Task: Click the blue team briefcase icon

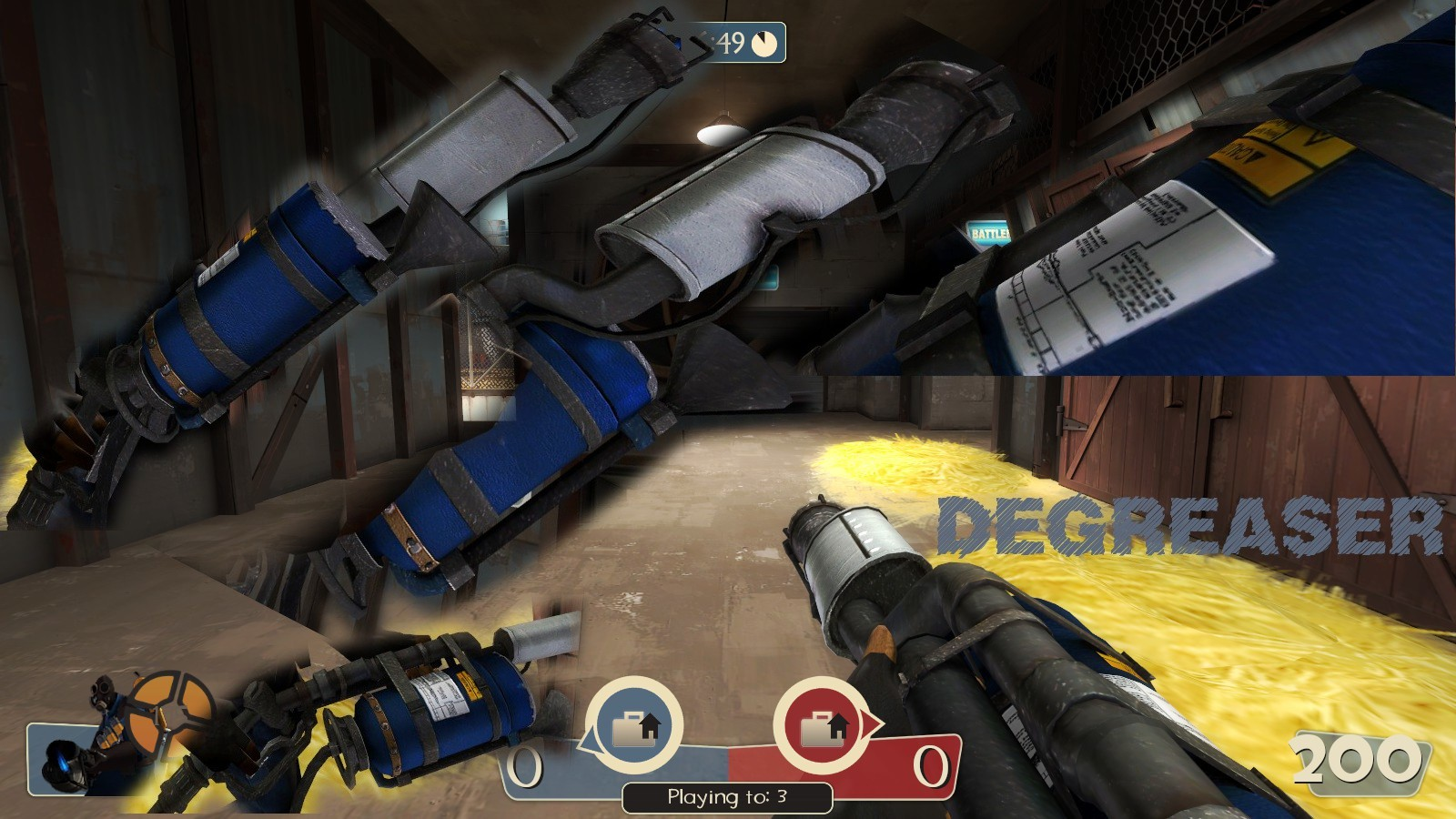Action: point(634,727)
